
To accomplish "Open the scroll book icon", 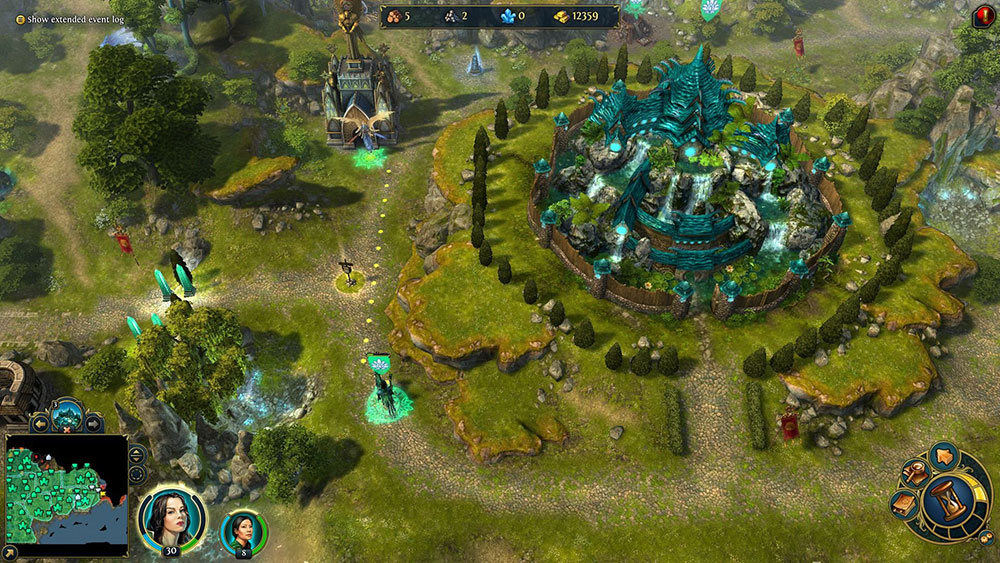I will (x=902, y=505).
